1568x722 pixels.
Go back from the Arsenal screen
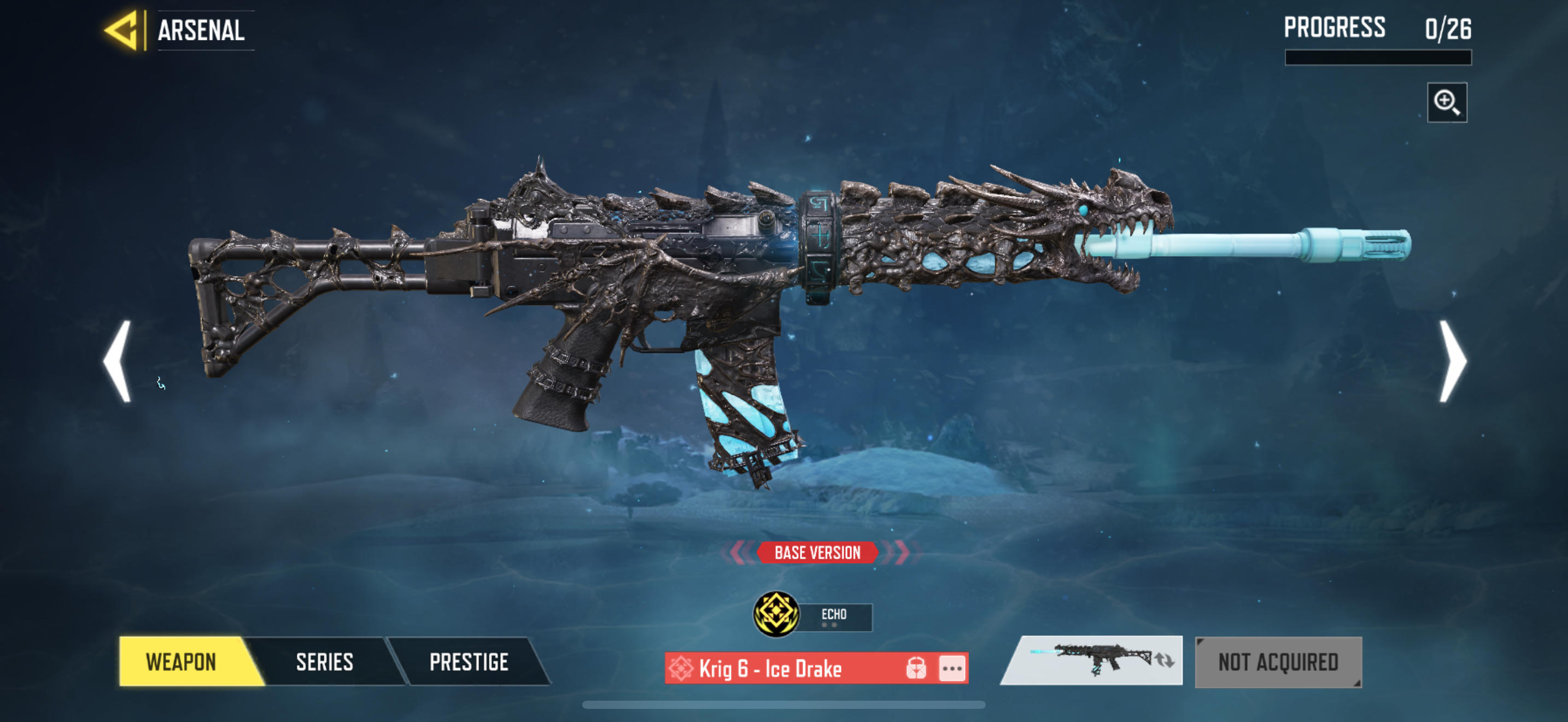point(124,31)
